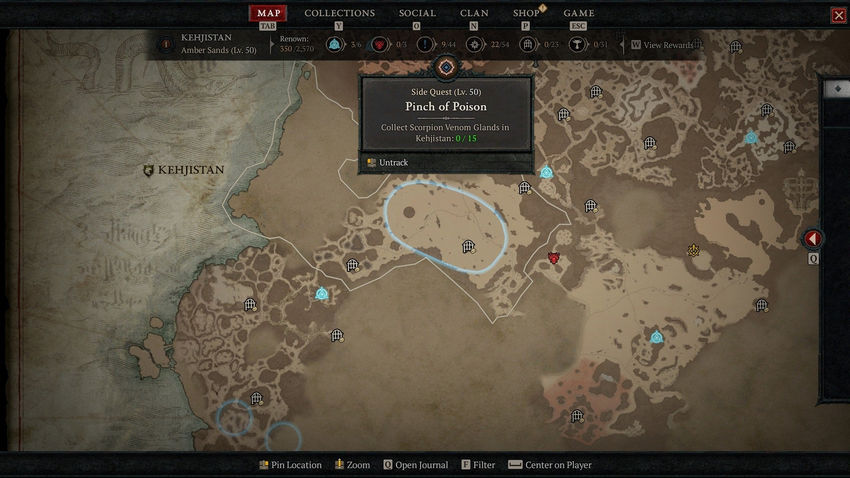
Task: Select the Map tab
Action: (268, 13)
